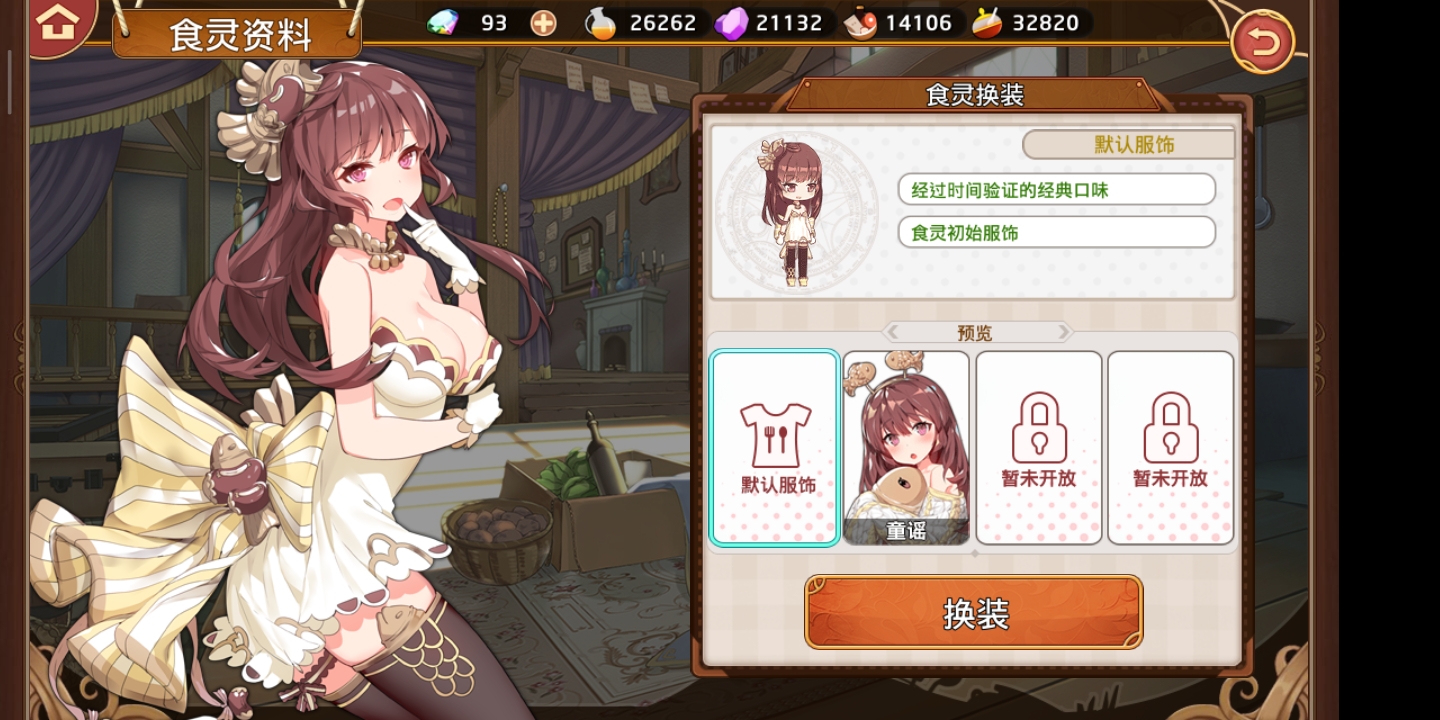Confirm the outfit with the 换装 button
Screen dimensions: 1440x720
(x=974, y=612)
